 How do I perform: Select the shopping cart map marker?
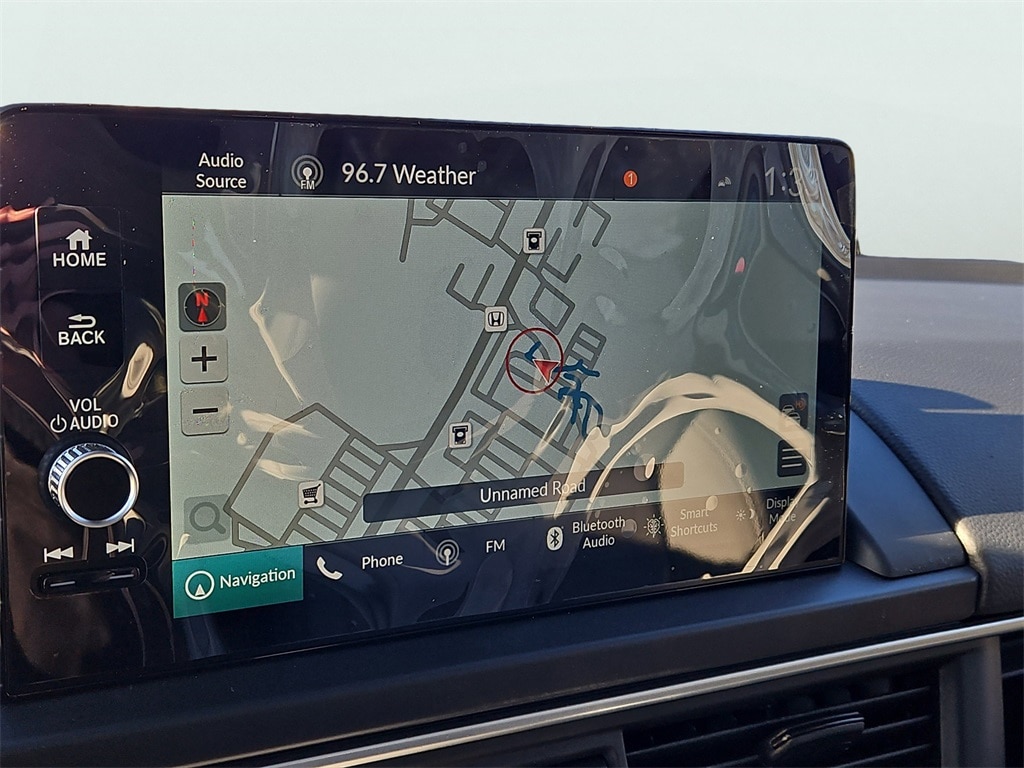click(311, 494)
